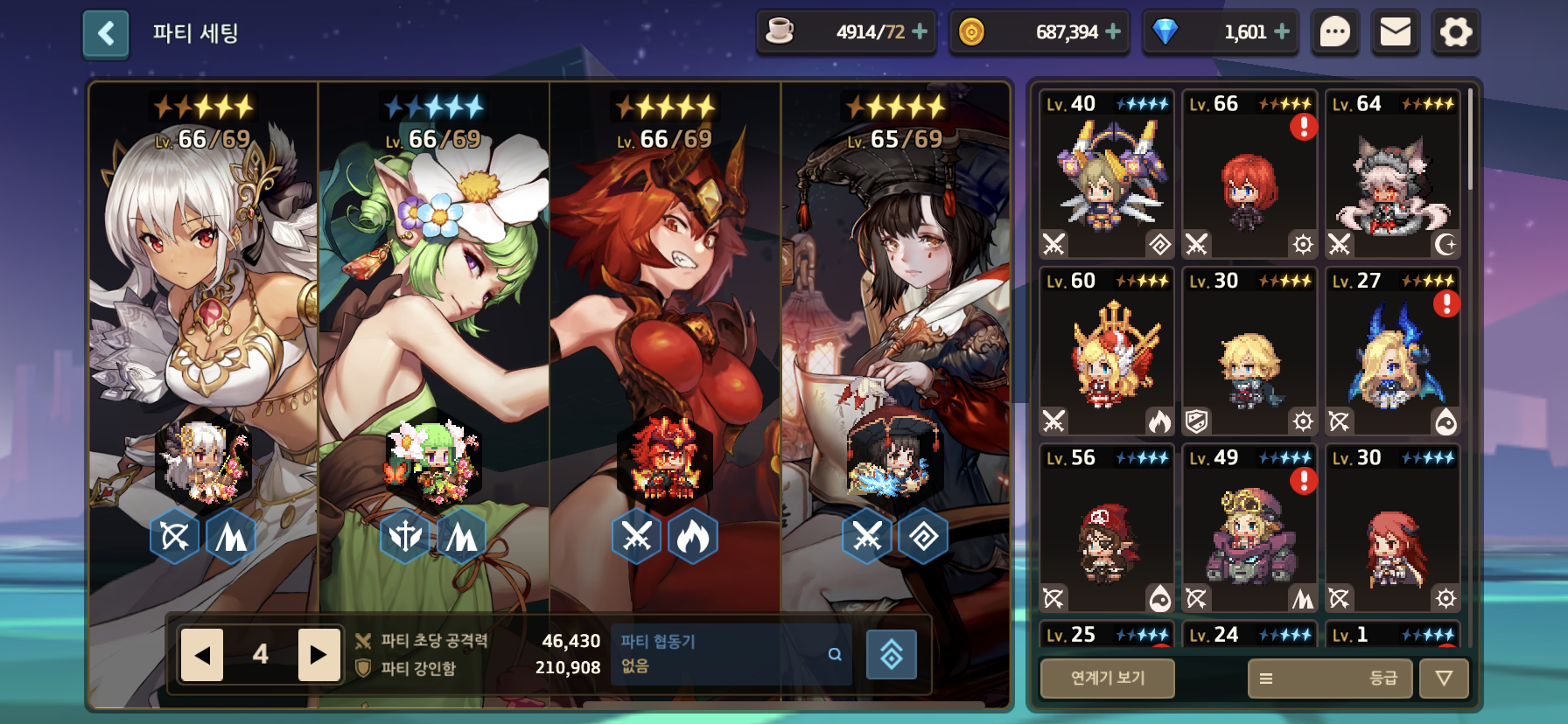Open the 등급 sort dropdown
The height and width of the screenshot is (724, 1568).
pyautogui.click(x=1329, y=678)
